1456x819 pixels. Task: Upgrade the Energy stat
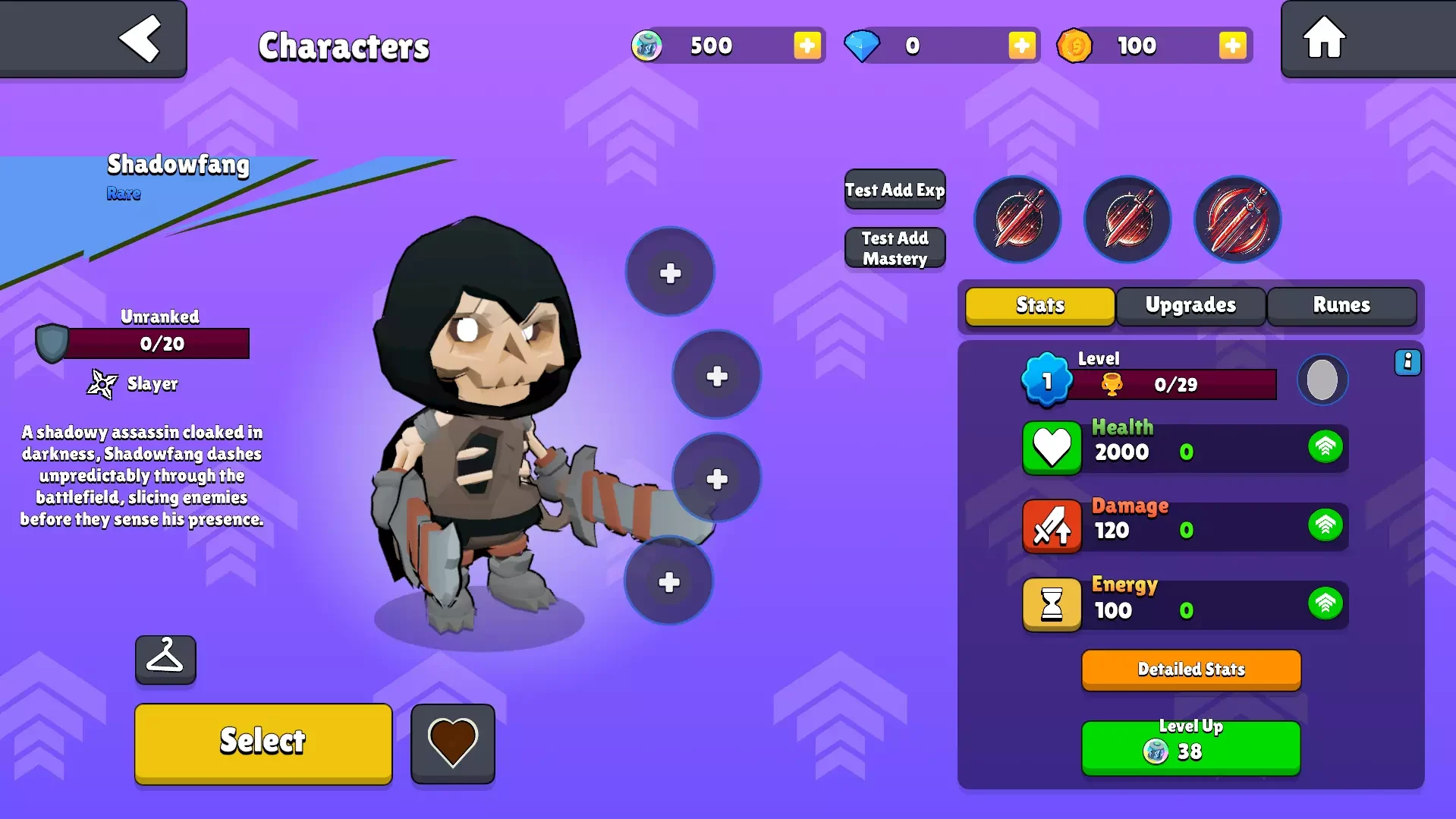click(1325, 604)
